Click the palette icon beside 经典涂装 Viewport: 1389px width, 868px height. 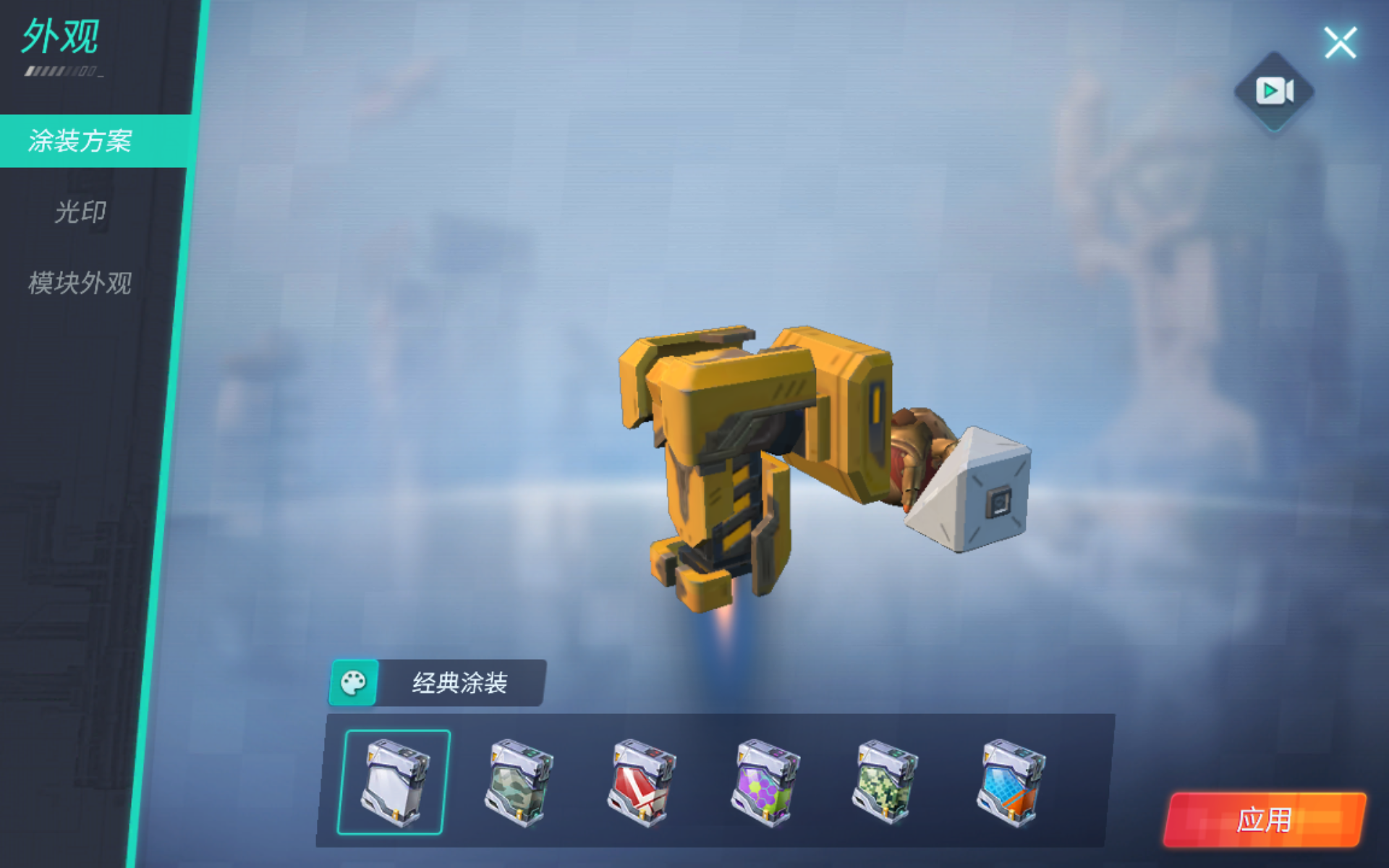[x=354, y=681]
